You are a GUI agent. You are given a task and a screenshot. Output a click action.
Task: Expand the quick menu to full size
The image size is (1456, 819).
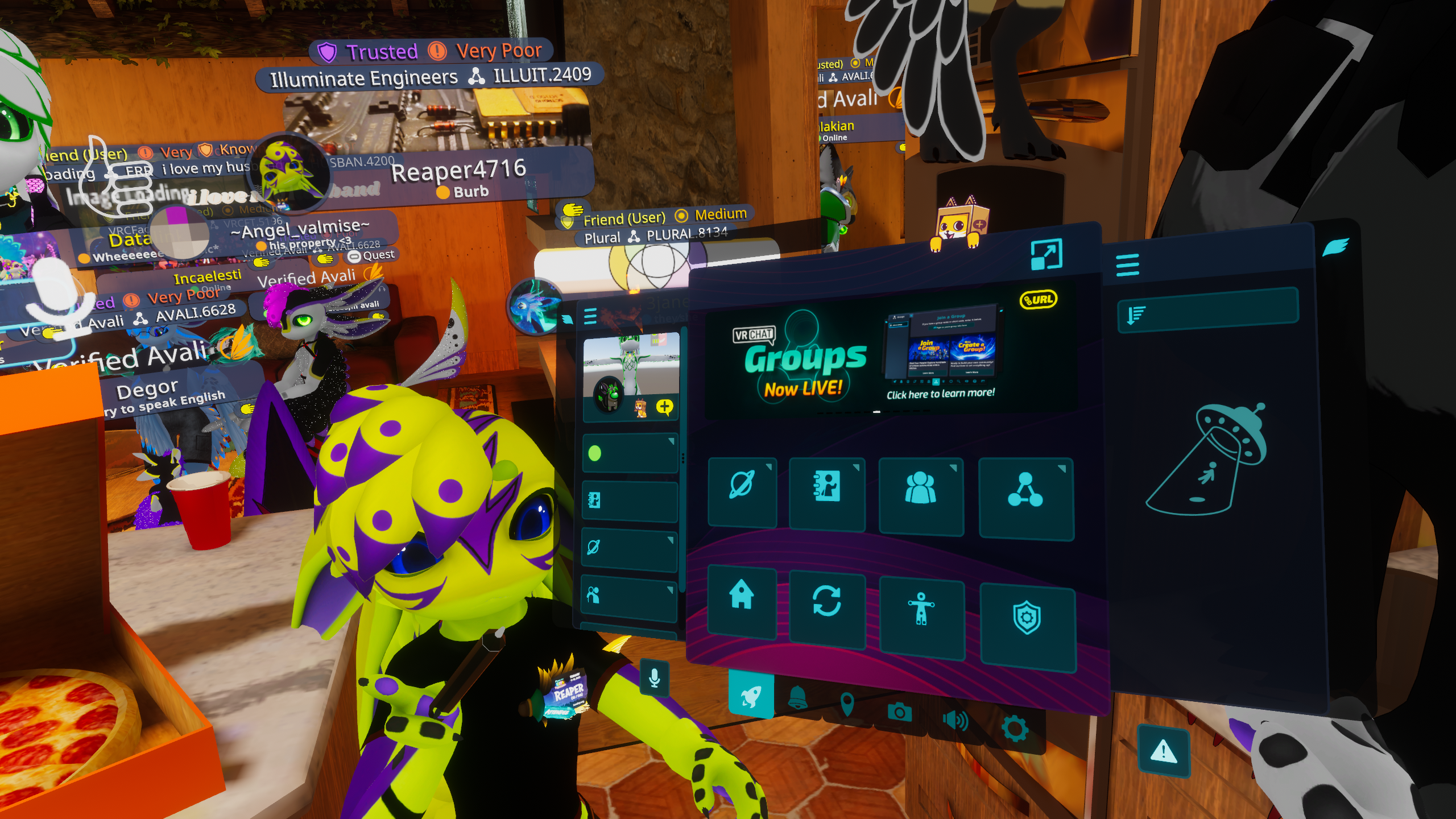(1046, 254)
